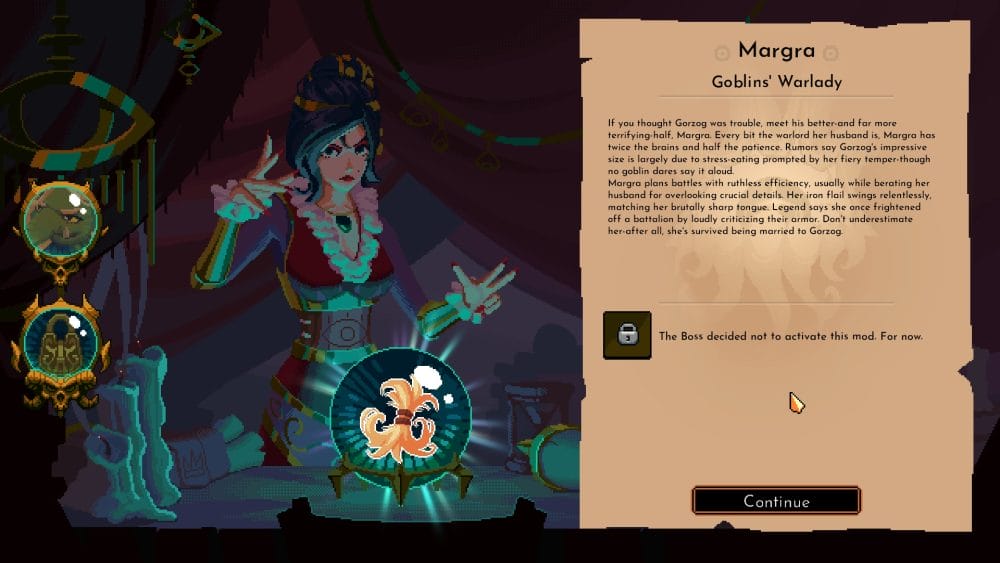Viewport: 1000px width, 563px height.
Task: Click the locked mod padlock icon
Action: [x=627, y=335]
